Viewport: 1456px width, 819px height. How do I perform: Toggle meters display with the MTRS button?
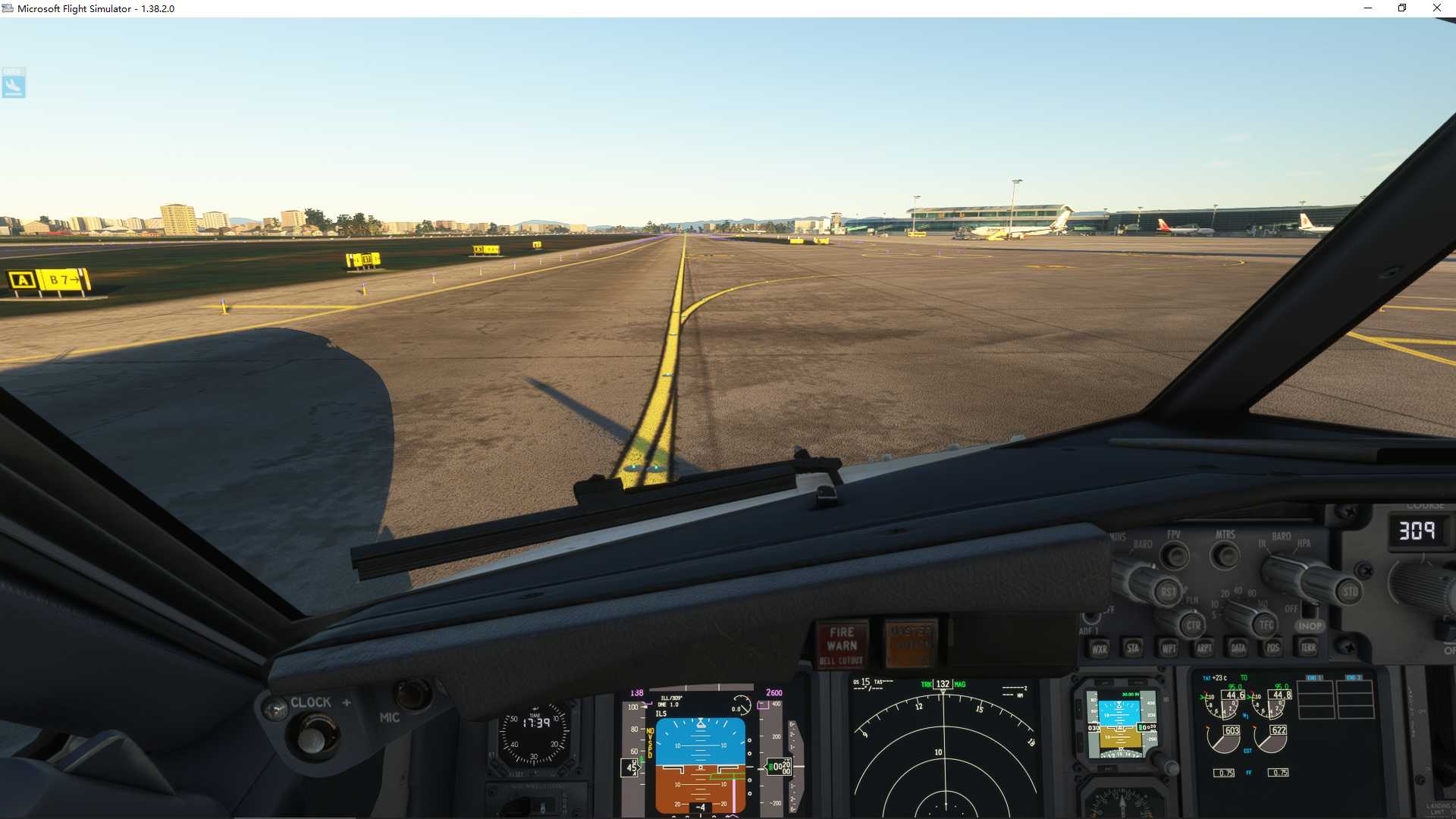point(1225,556)
